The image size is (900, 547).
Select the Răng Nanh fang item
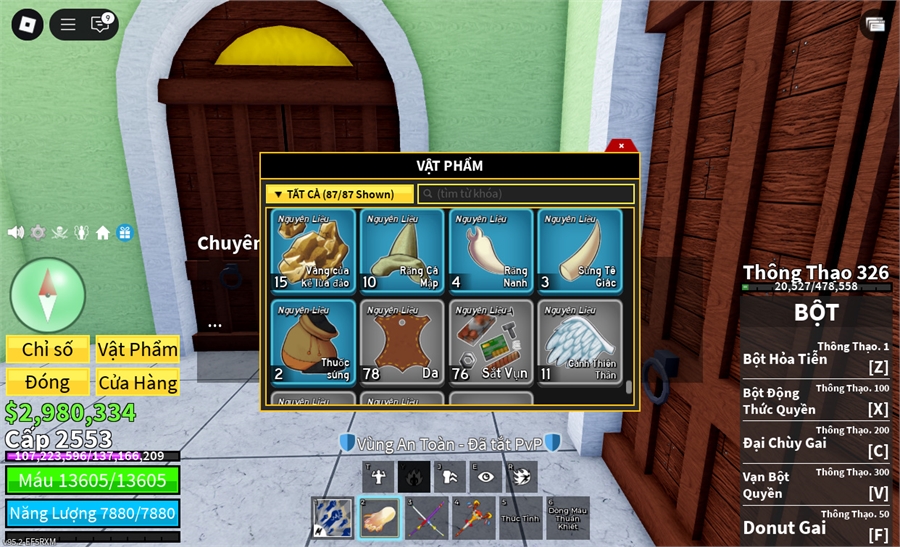click(491, 250)
